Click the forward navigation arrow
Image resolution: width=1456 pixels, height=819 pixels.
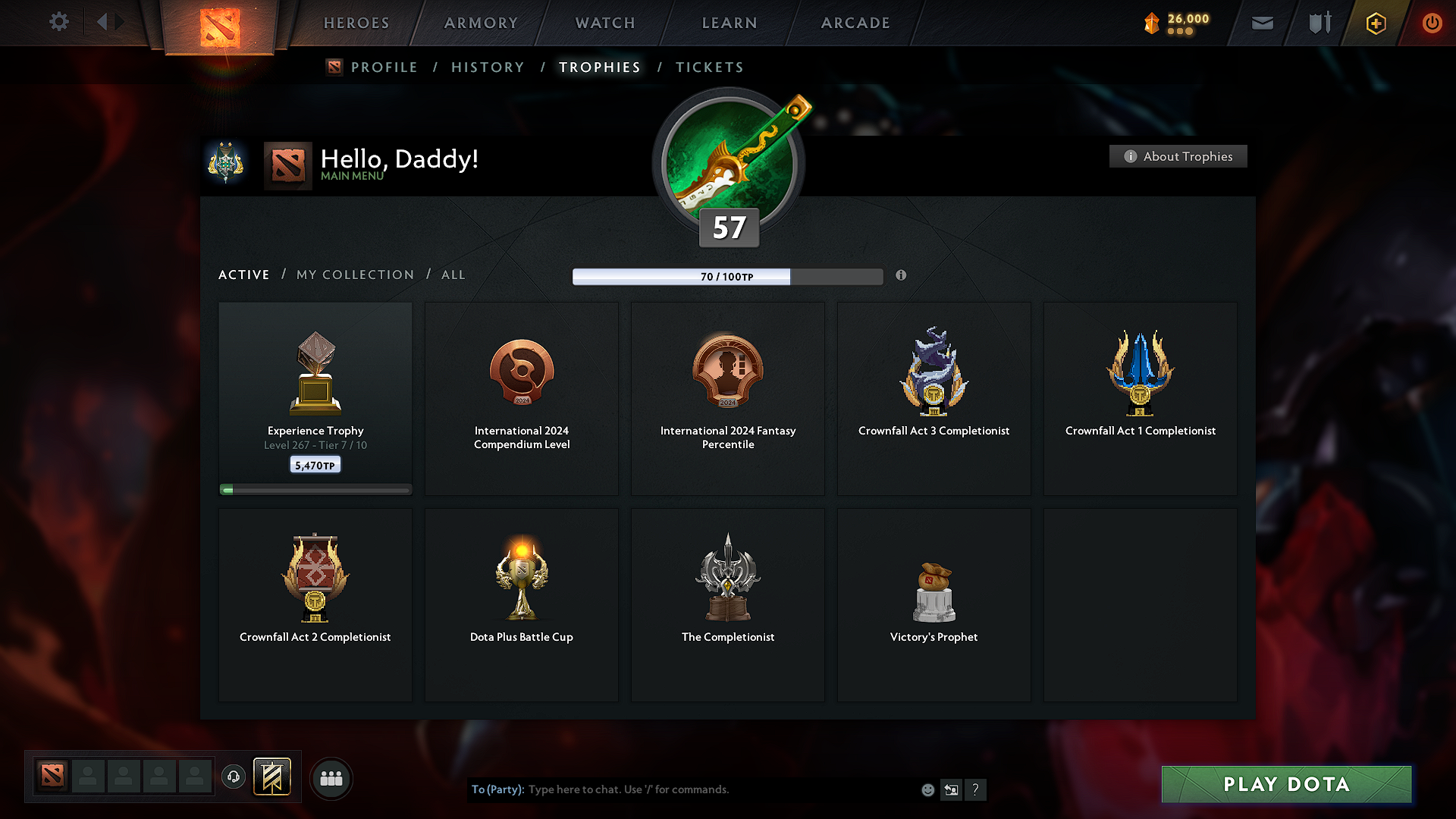click(x=120, y=21)
